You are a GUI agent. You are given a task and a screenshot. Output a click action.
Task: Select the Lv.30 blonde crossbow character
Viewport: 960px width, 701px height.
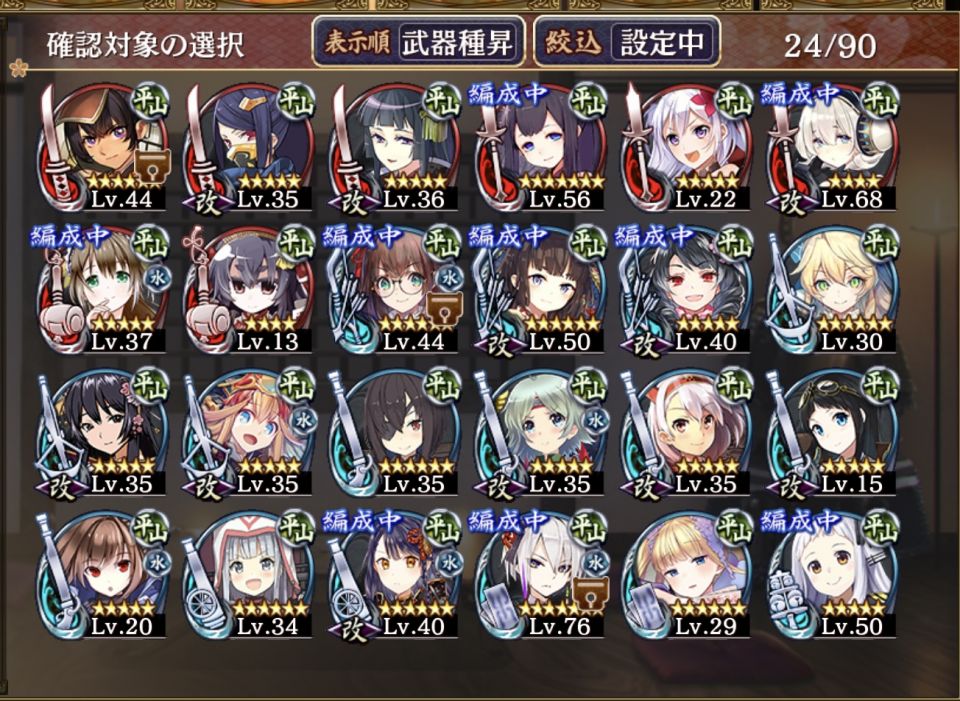(x=832, y=291)
